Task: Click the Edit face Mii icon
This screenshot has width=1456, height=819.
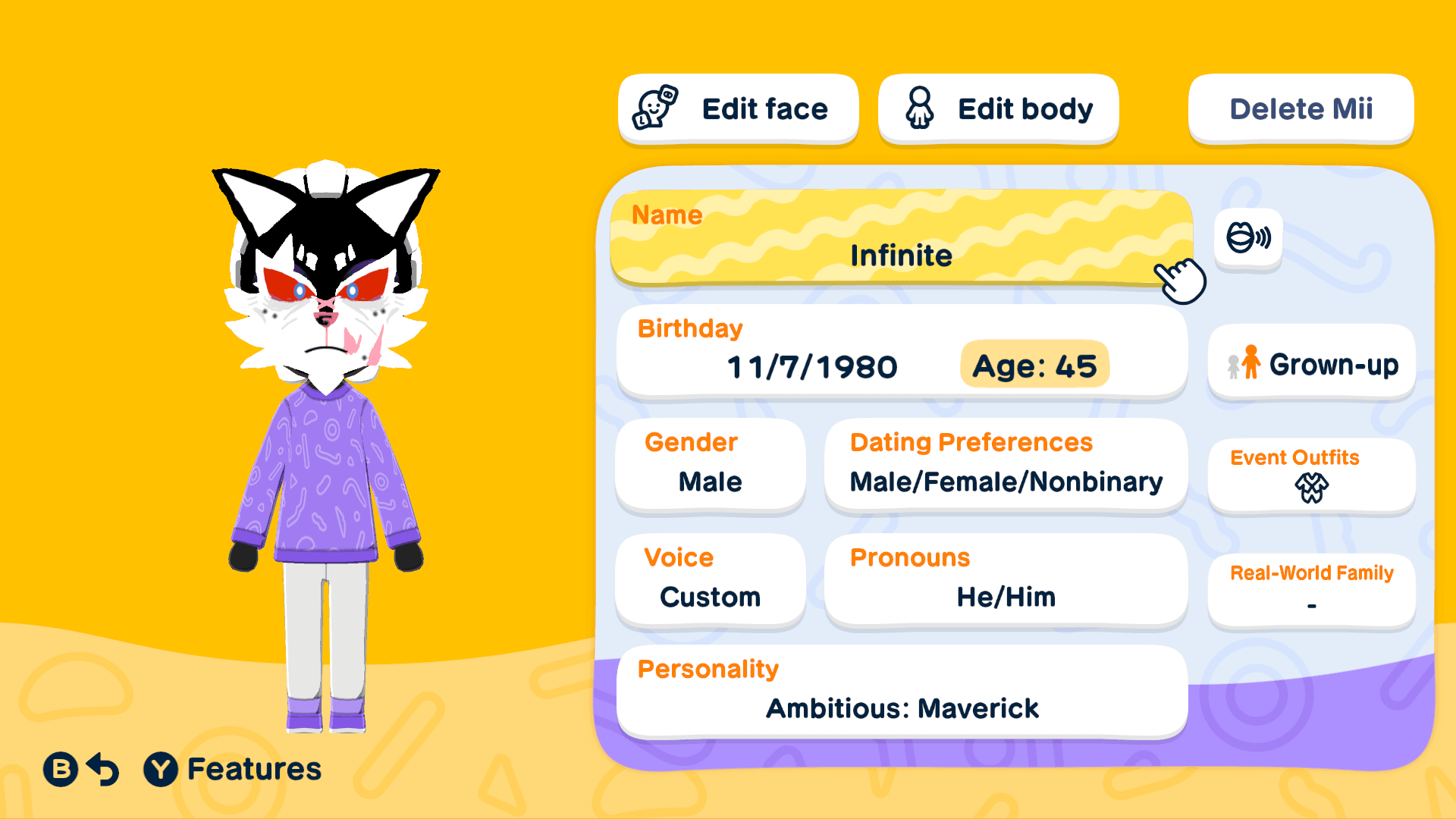Action: point(654,108)
